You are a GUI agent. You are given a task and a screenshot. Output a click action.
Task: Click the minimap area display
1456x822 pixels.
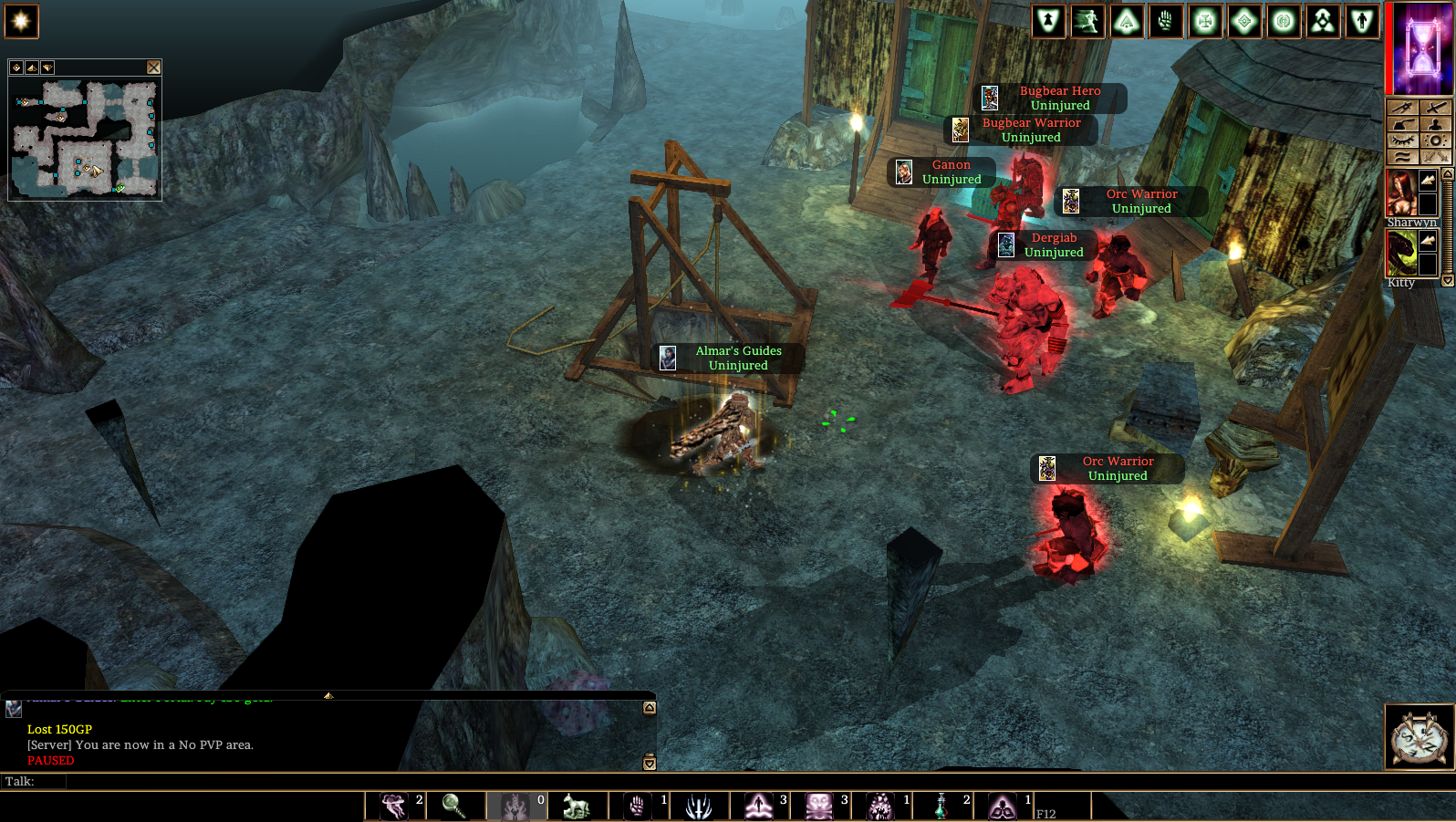point(85,139)
